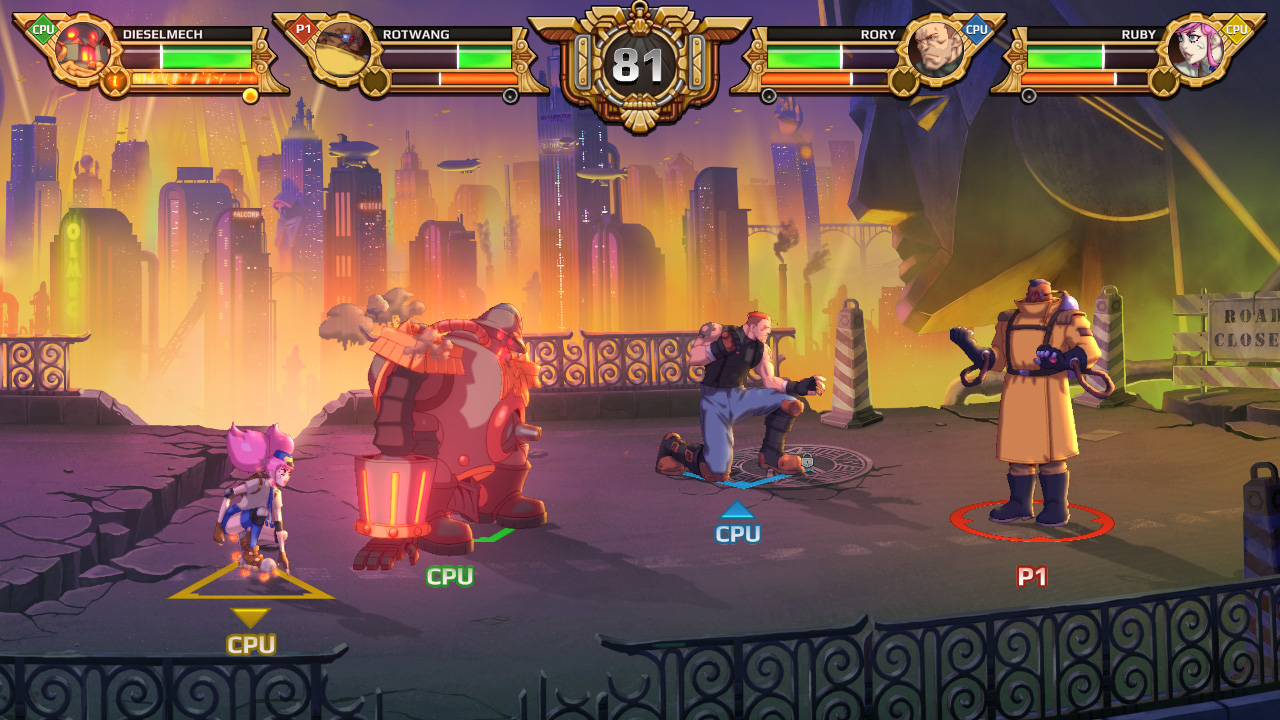Click the blue arrow marker above the CPU label
The width and height of the screenshot is (1280, 720).
click(x=737, y=510)
